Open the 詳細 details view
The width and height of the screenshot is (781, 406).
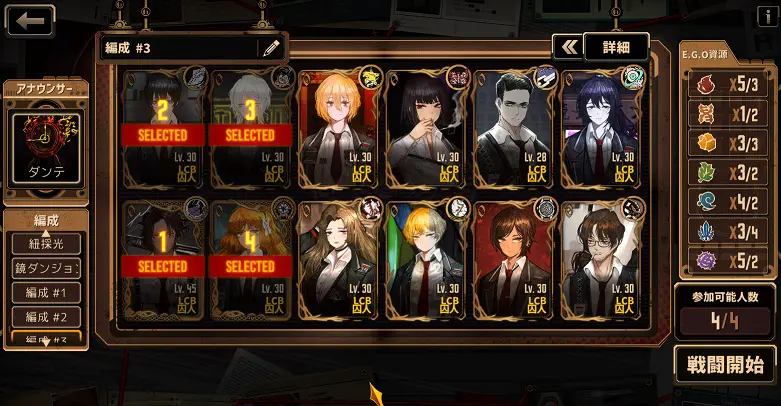click(x=615, y=47)
